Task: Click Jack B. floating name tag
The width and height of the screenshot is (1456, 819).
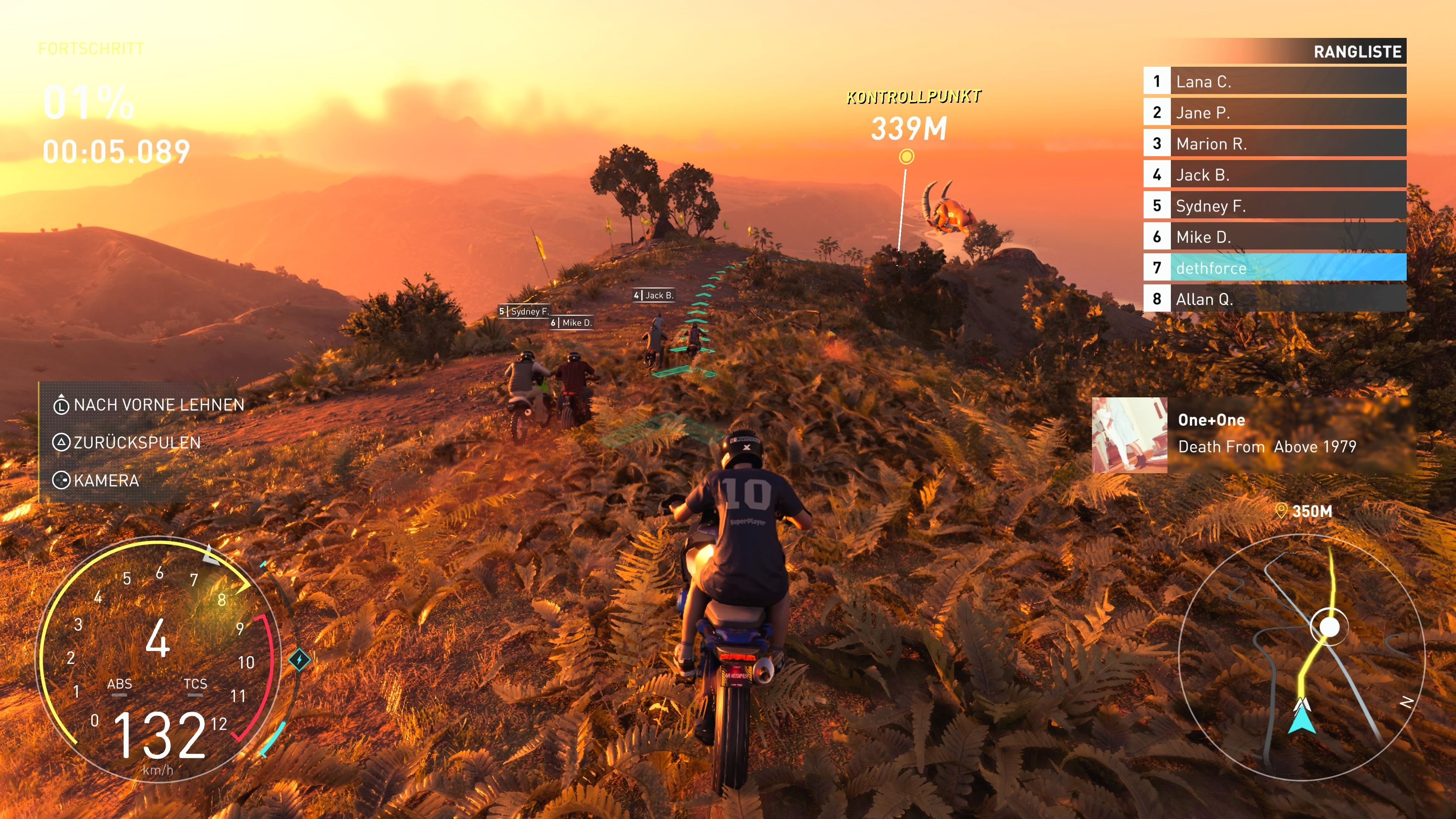Action: [x=654, y=295]
